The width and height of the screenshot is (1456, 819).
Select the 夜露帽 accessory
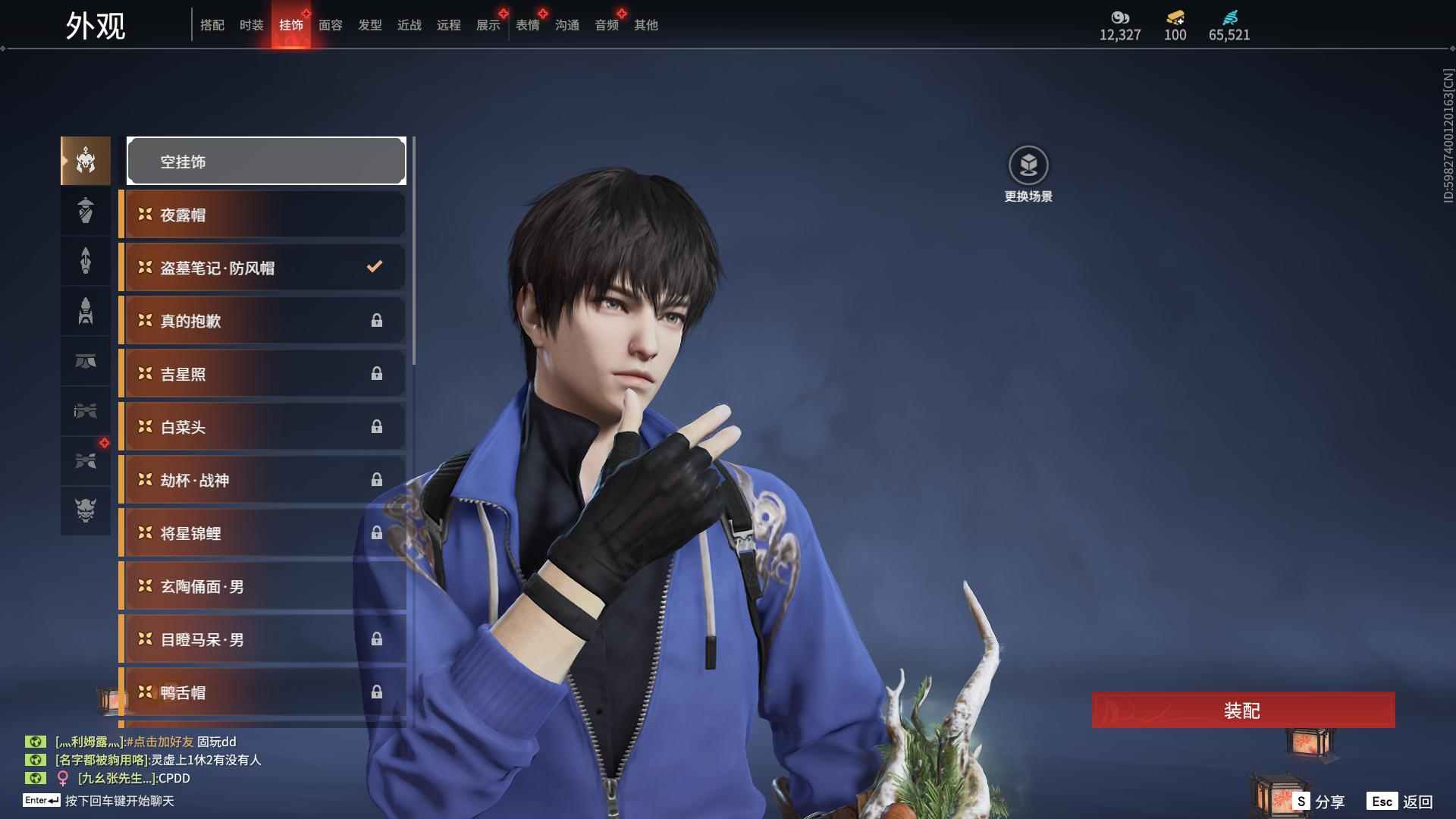point(262,215)
